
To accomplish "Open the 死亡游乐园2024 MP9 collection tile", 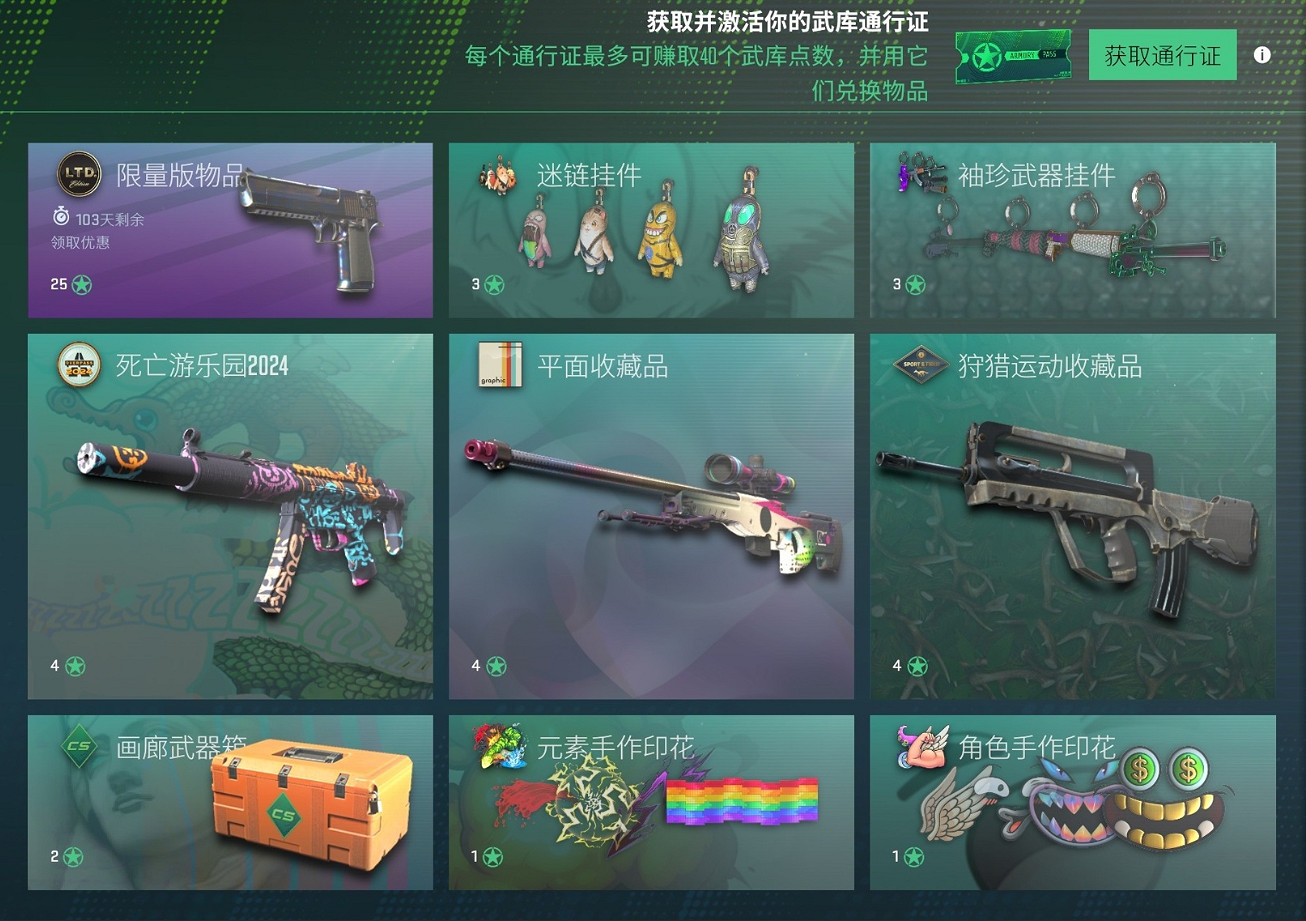I will click(x=230, y=517).
